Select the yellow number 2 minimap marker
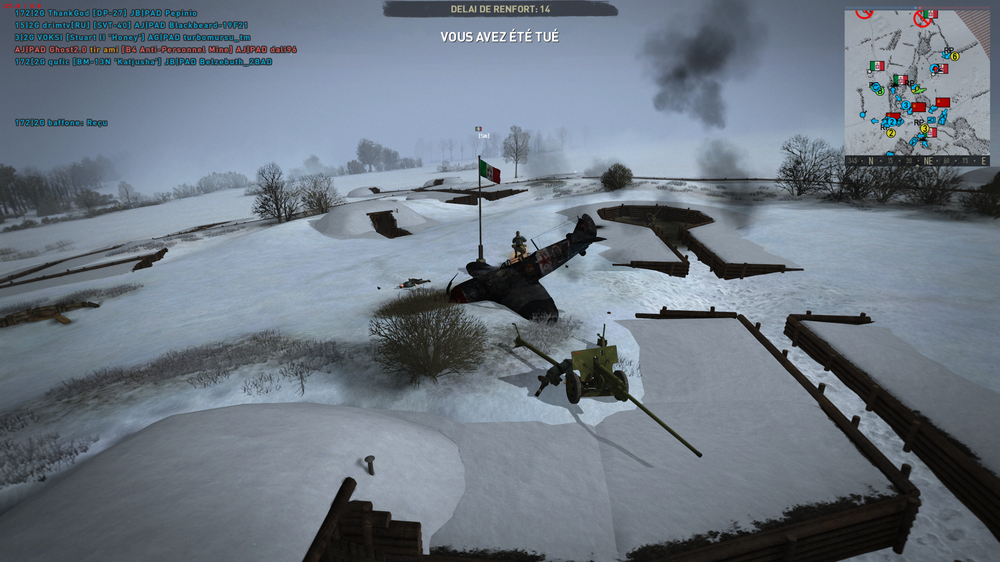Viewport: 1000px width, 562px height. tap(891, 132)
